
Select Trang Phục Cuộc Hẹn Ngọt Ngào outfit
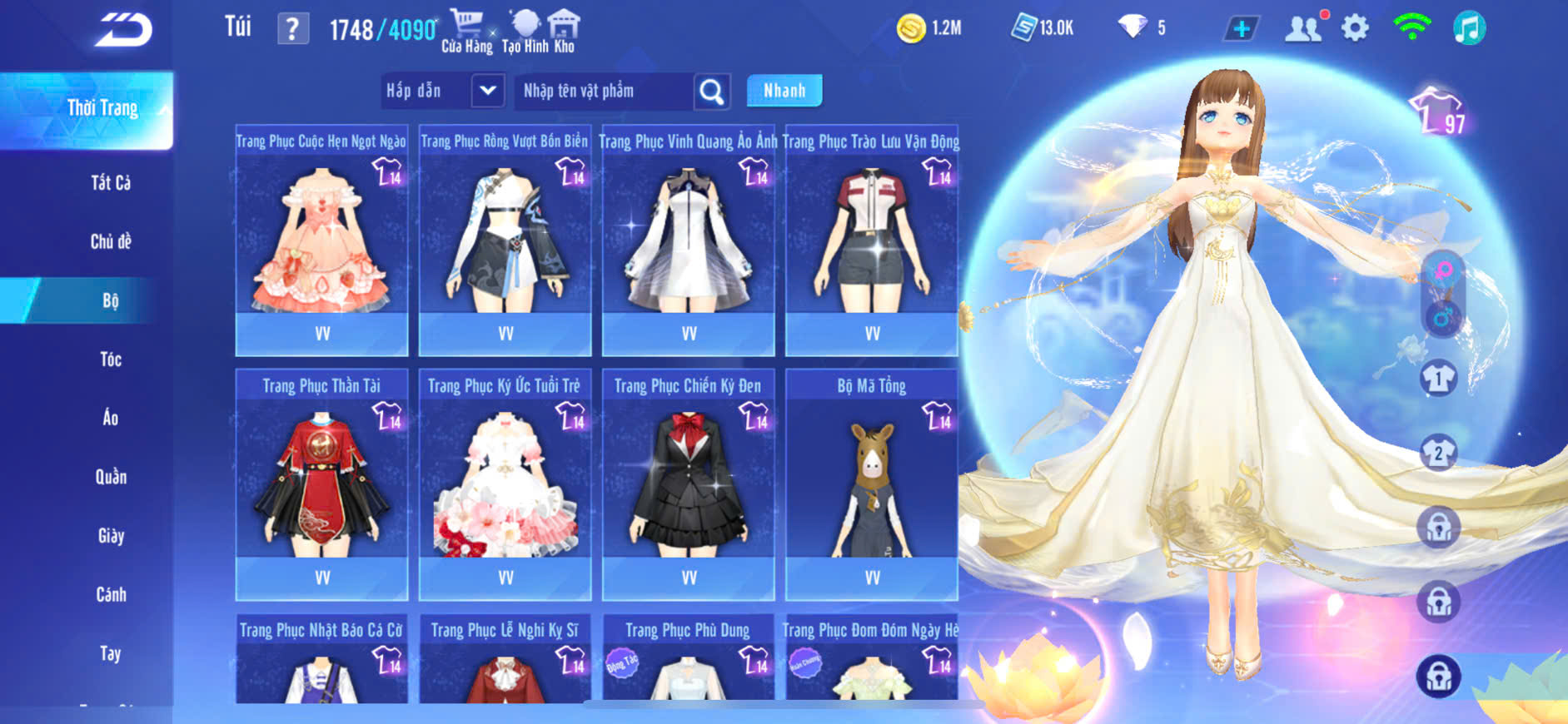321,241
